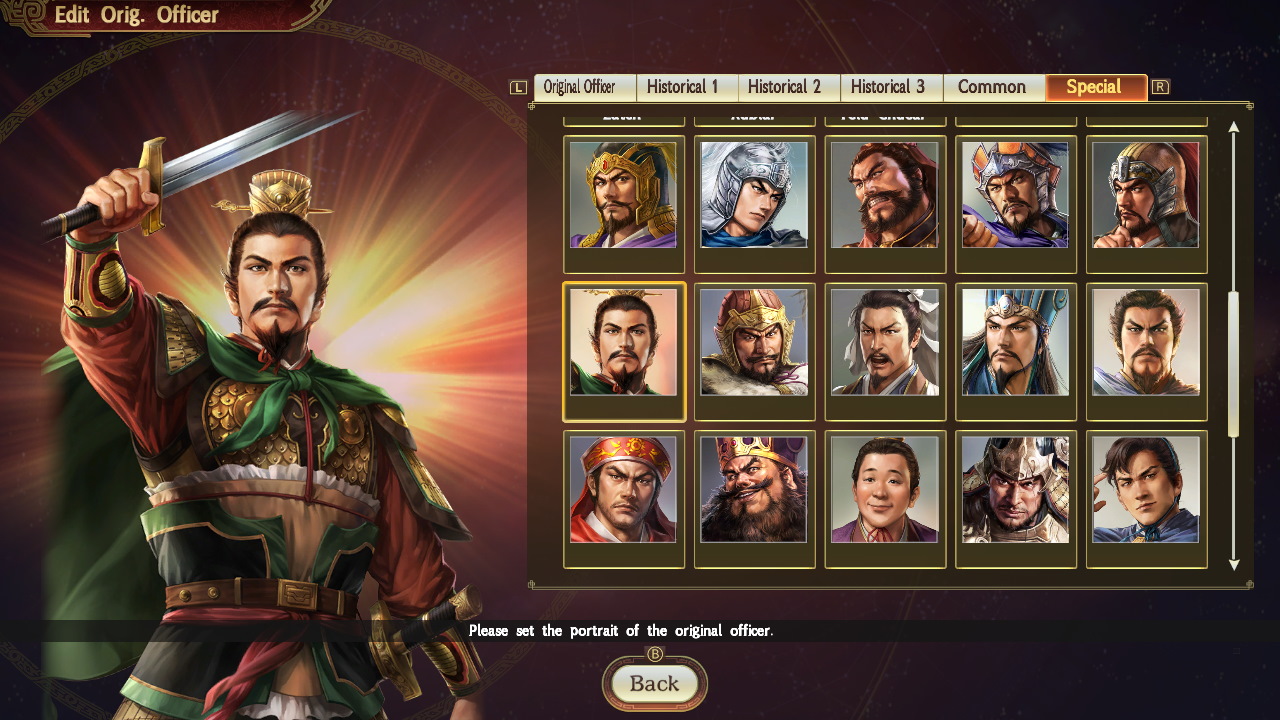Open the Historical 2 tab
The height and width of the screenshot is (720, 1280).
[x=789, y=87]
